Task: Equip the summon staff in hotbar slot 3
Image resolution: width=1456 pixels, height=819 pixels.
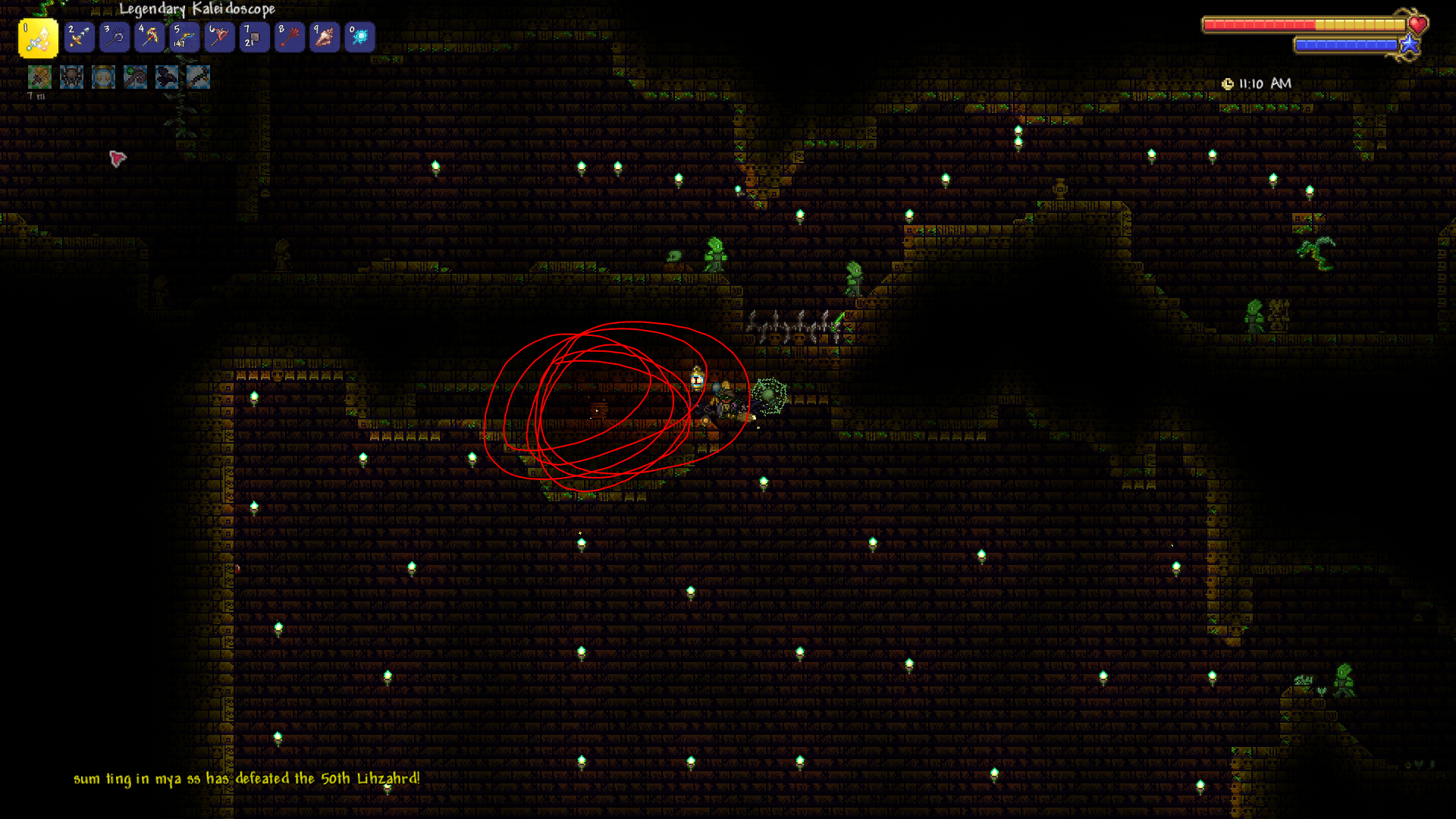Action: [114, 36]
